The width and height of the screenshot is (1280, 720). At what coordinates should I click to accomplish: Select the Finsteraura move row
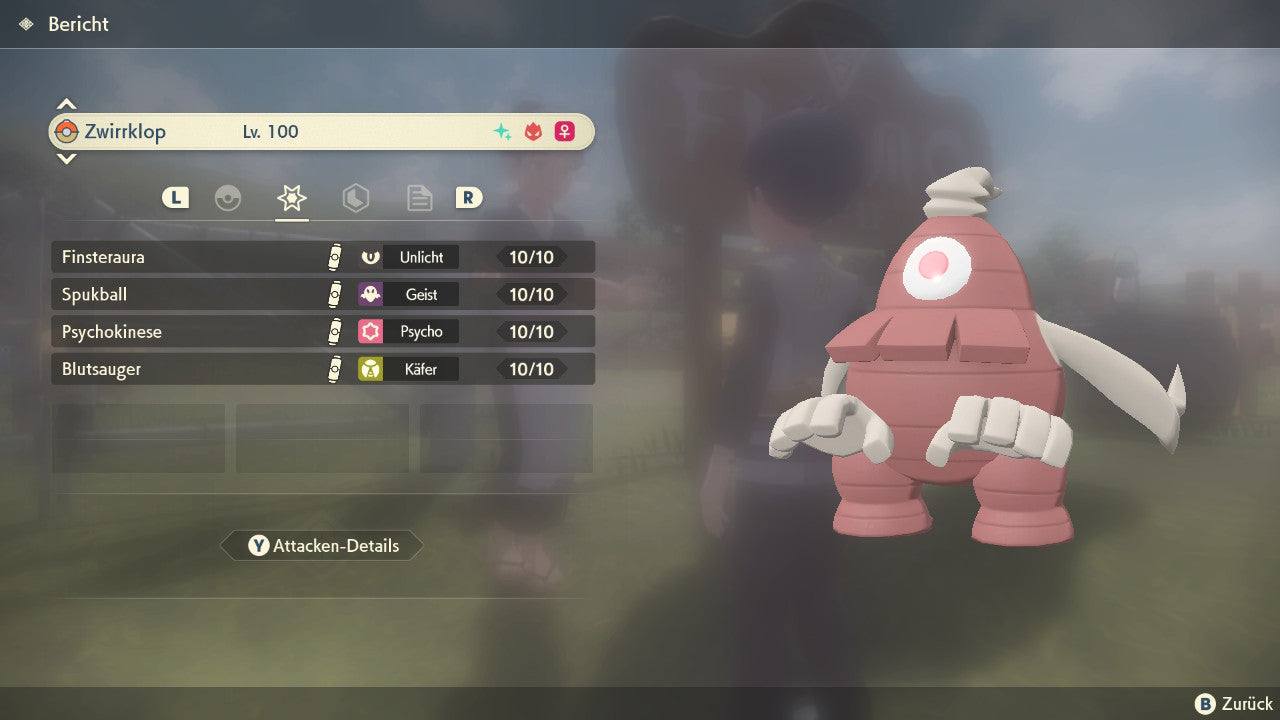322,257
